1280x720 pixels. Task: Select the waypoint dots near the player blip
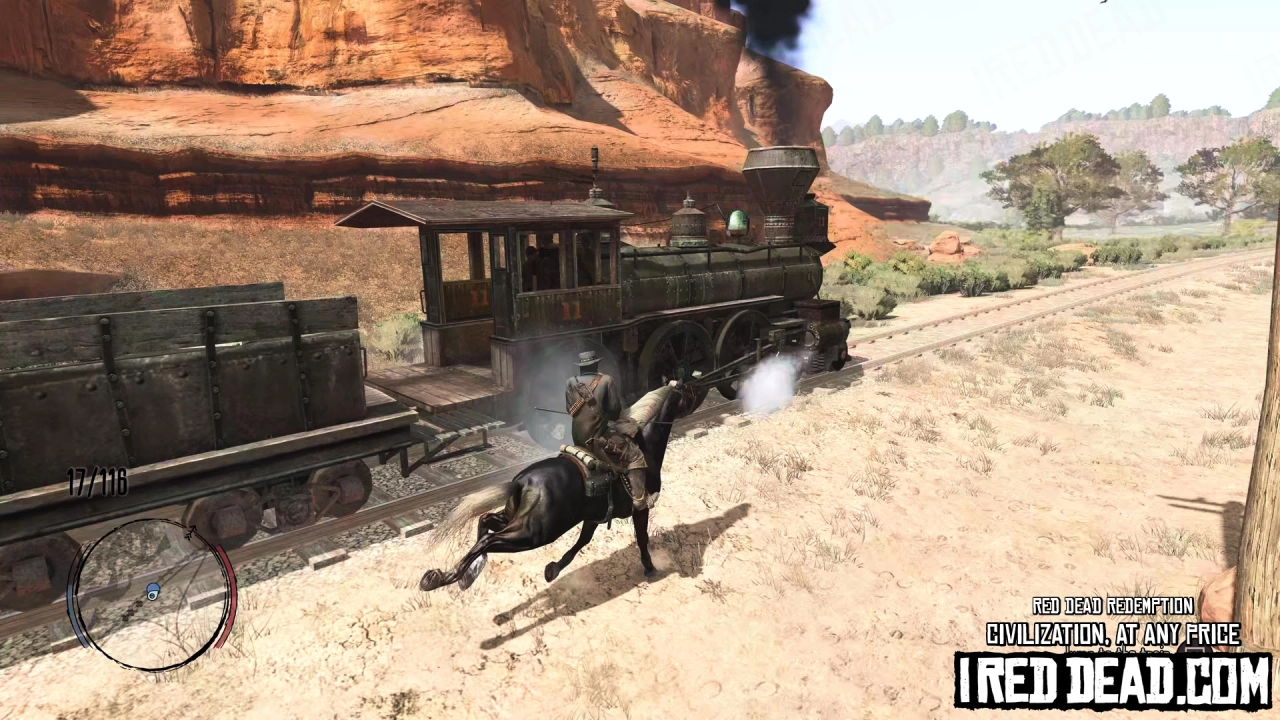[133, 610]
